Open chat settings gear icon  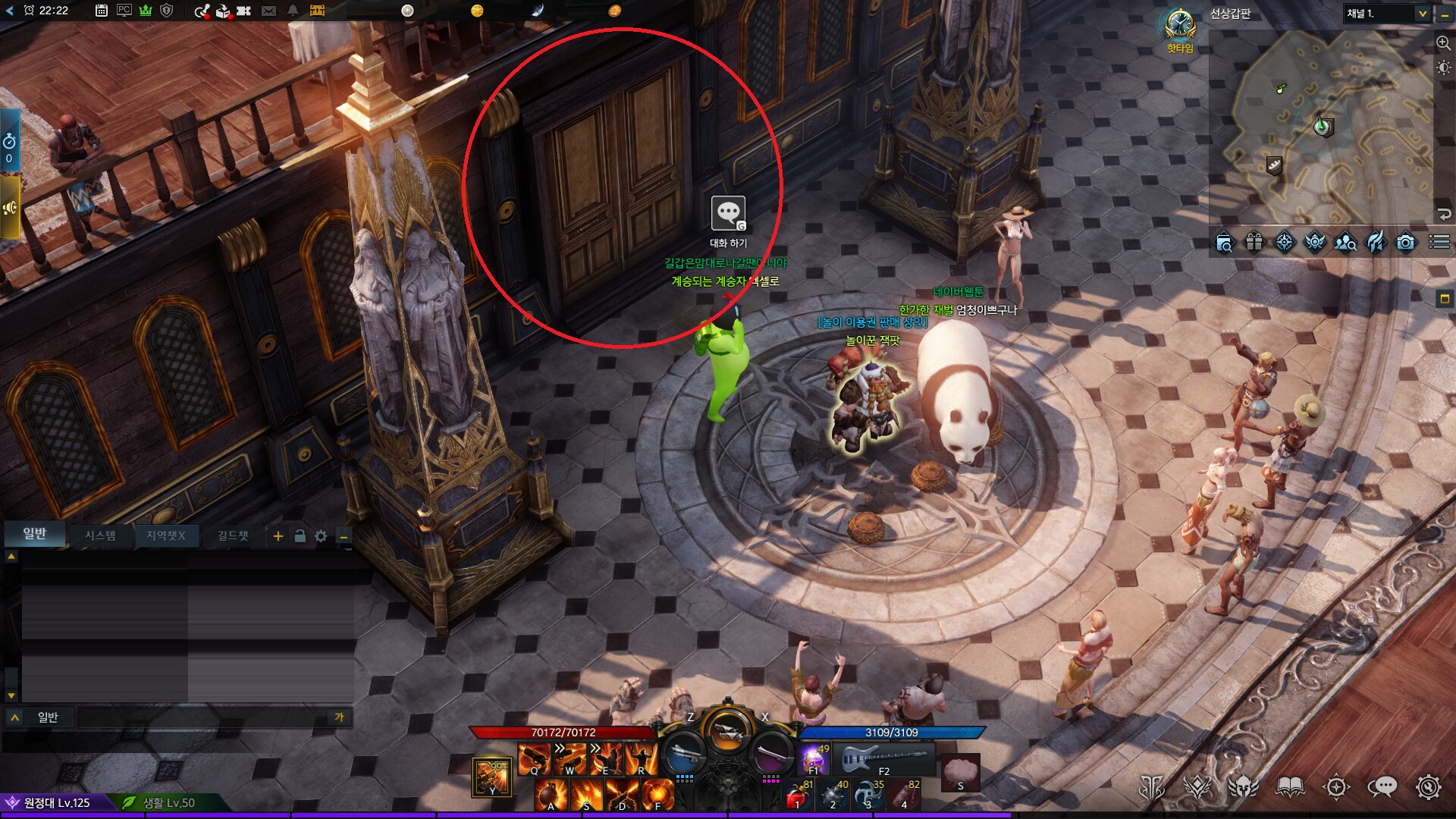321,536
